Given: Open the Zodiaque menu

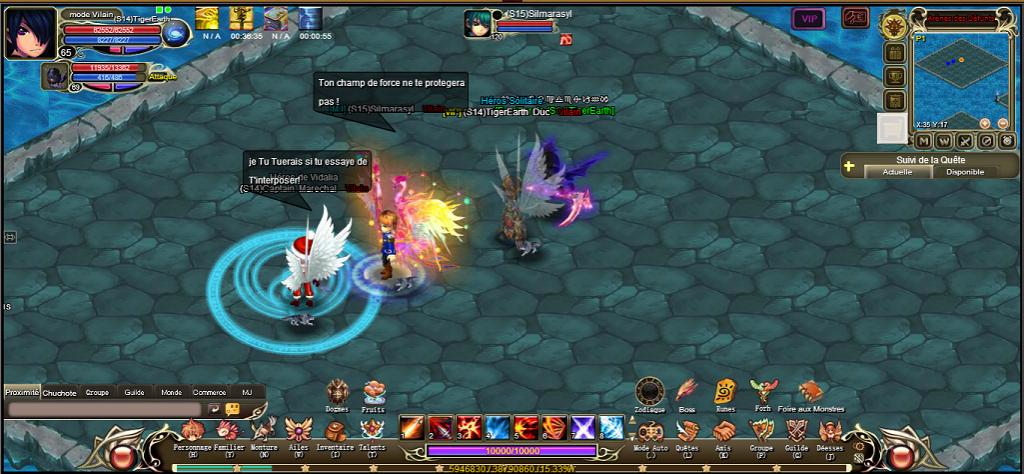Looking at the screenshot, I should click(x=649, y=392).
